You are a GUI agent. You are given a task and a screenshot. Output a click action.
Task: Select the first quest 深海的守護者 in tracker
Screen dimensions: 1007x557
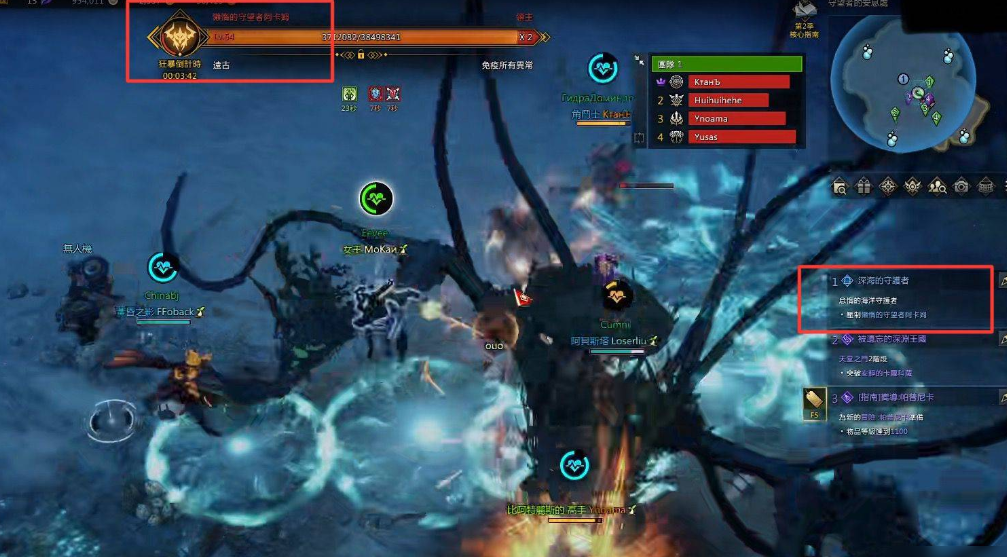pyautogui.click(x=880, y=282)
